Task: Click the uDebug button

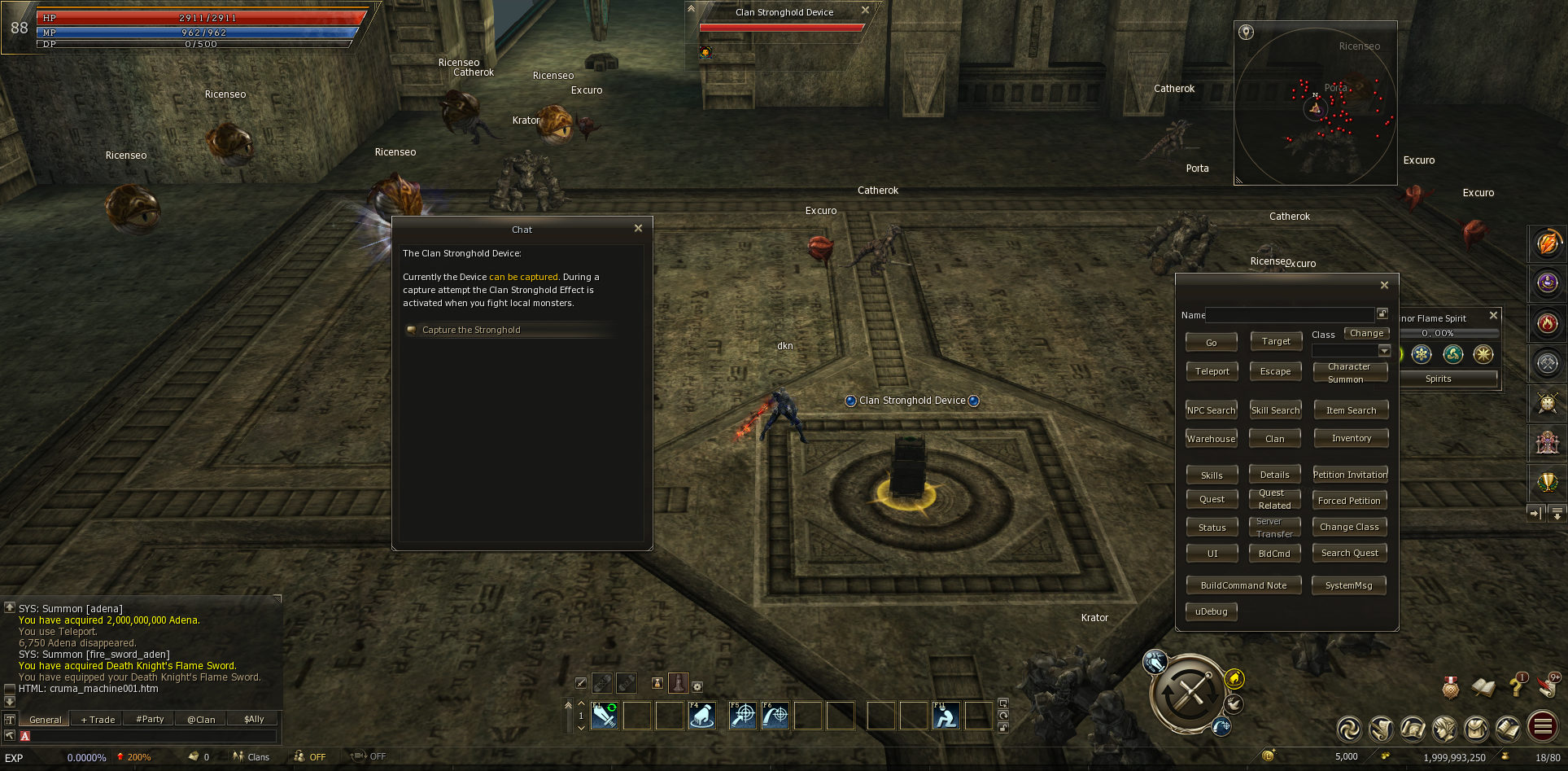Action: [1211, 611]
